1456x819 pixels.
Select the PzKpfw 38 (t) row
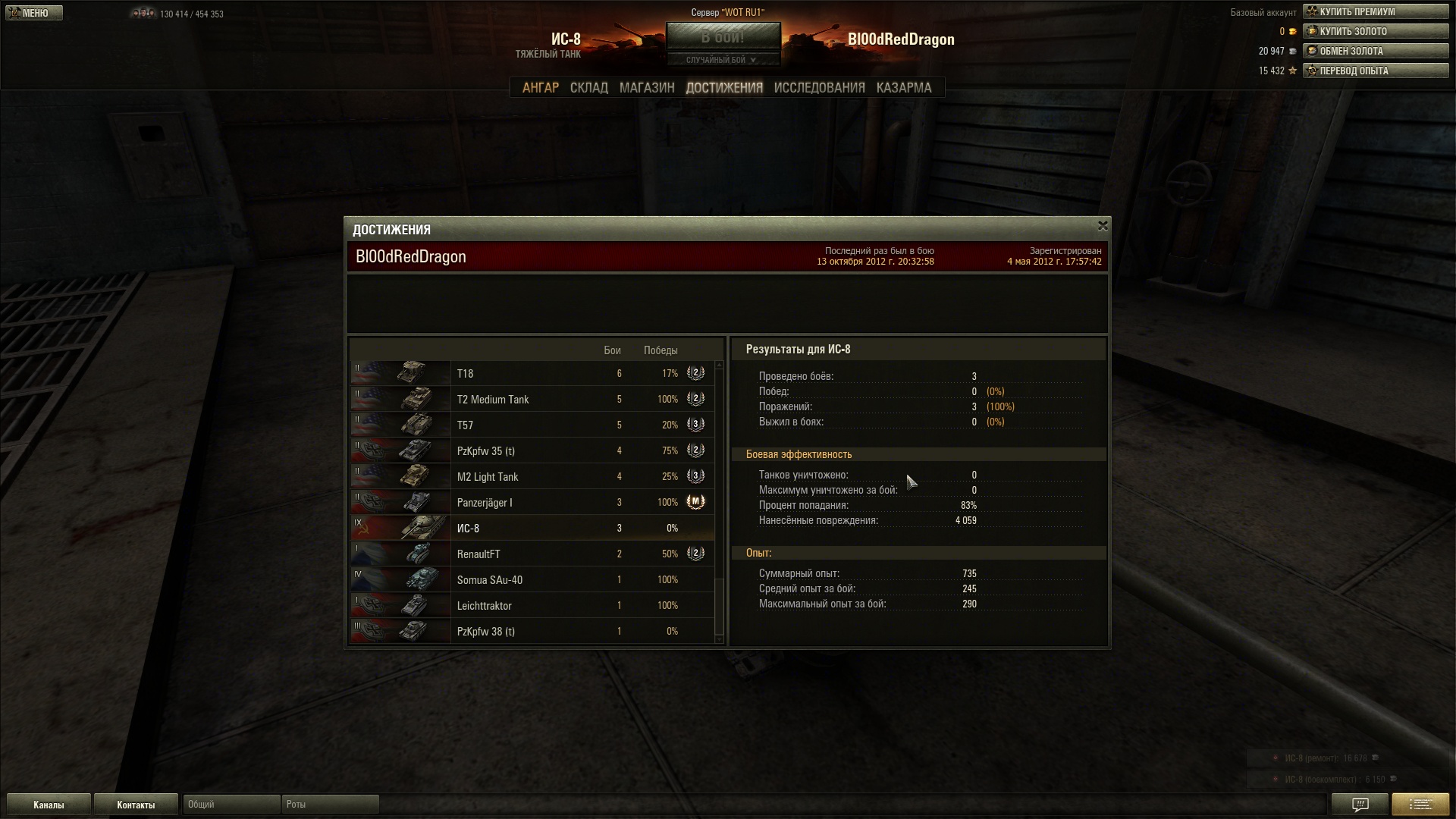pyautogui.click(x=531, y=632)
